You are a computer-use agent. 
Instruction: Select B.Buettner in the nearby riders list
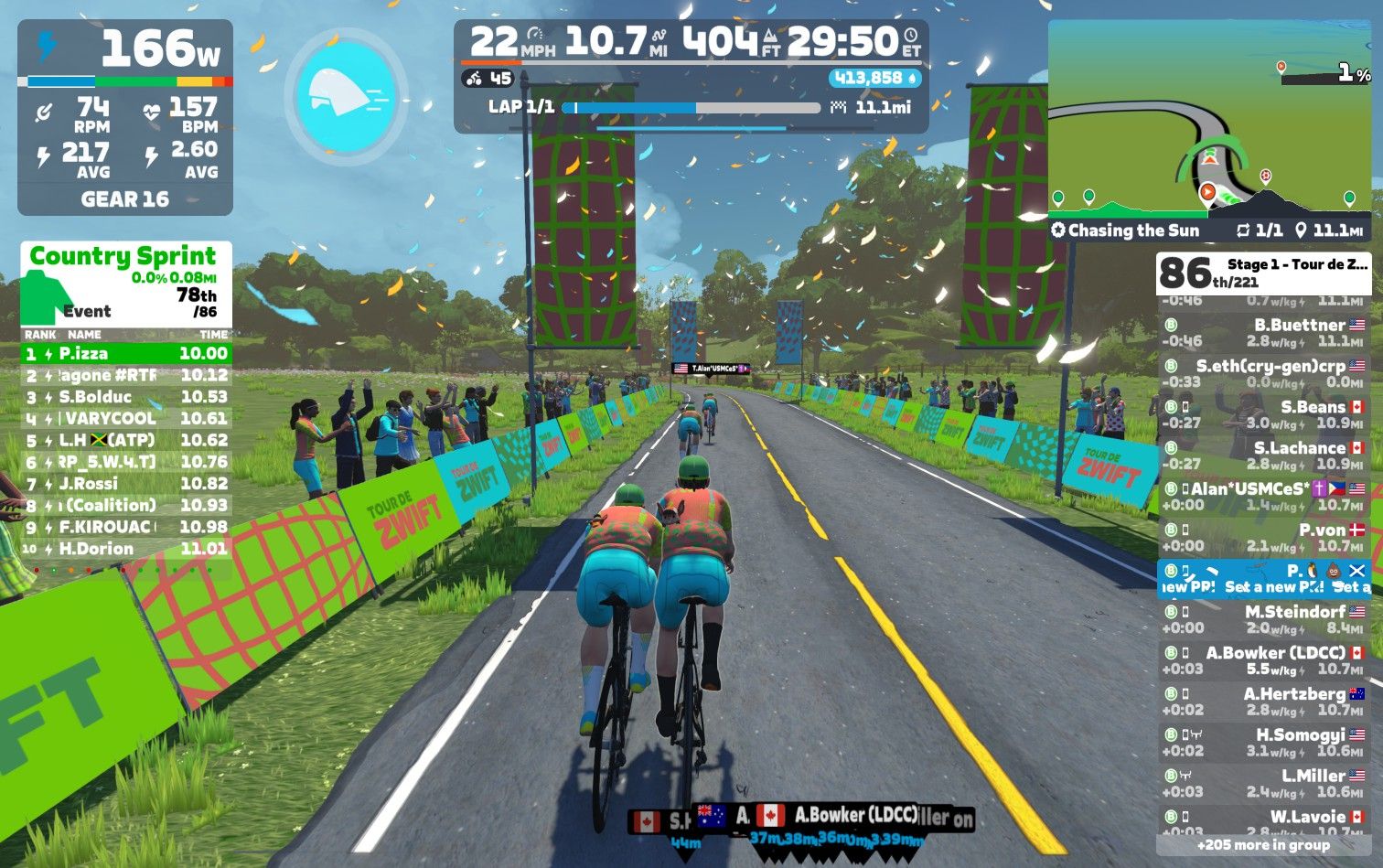(1264, 333)
